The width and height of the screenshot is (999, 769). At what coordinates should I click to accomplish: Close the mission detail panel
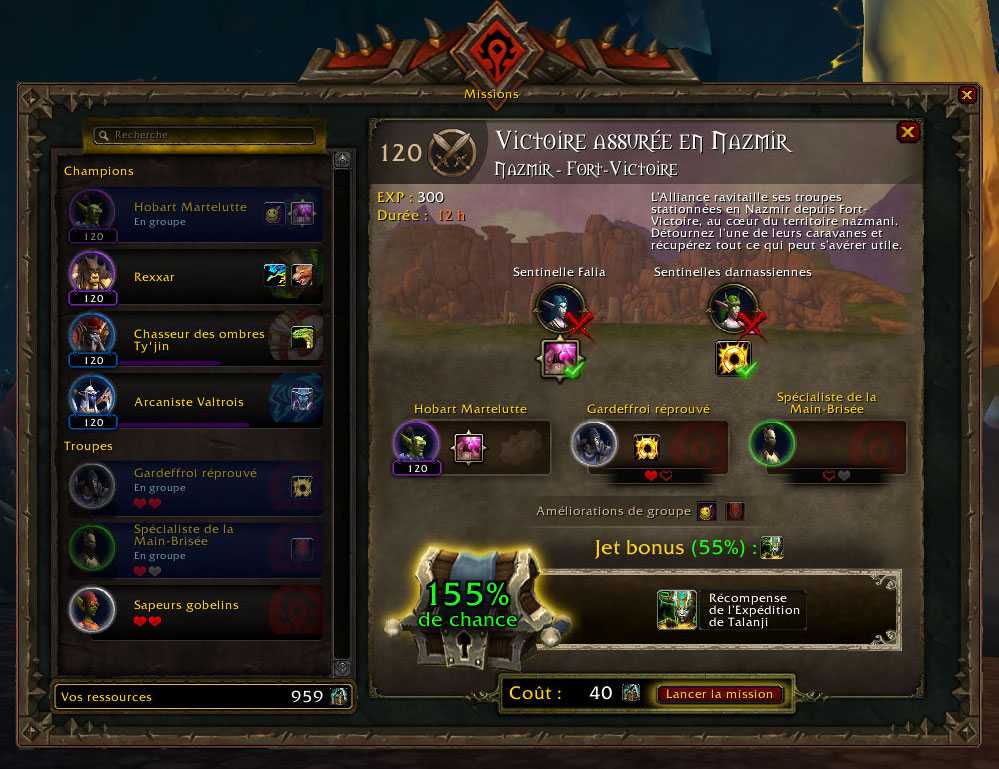click(x=907, y=132)
